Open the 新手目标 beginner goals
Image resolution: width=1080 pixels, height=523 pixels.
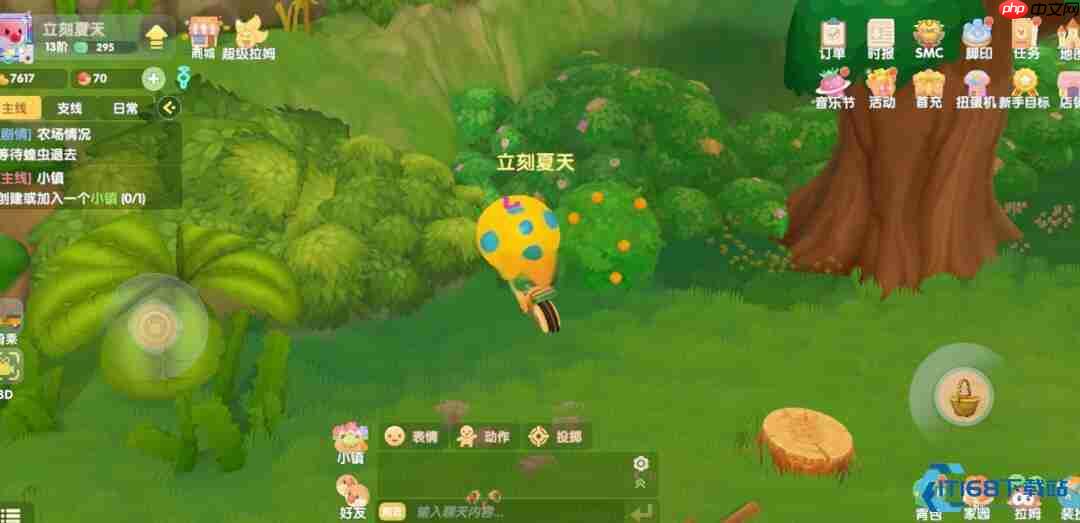(x=1026, y=87)
